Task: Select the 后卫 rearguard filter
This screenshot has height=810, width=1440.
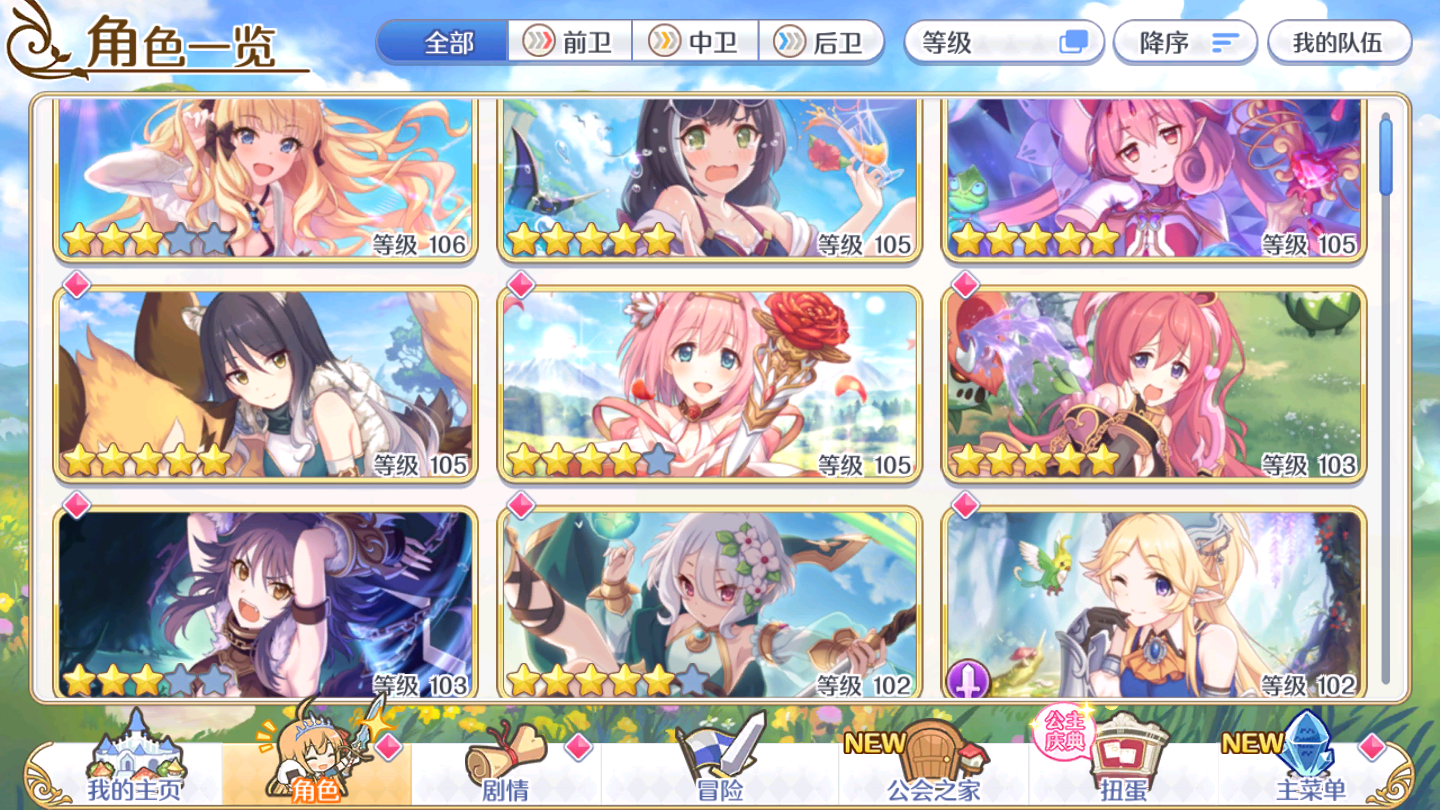Action: coord(820,41)
